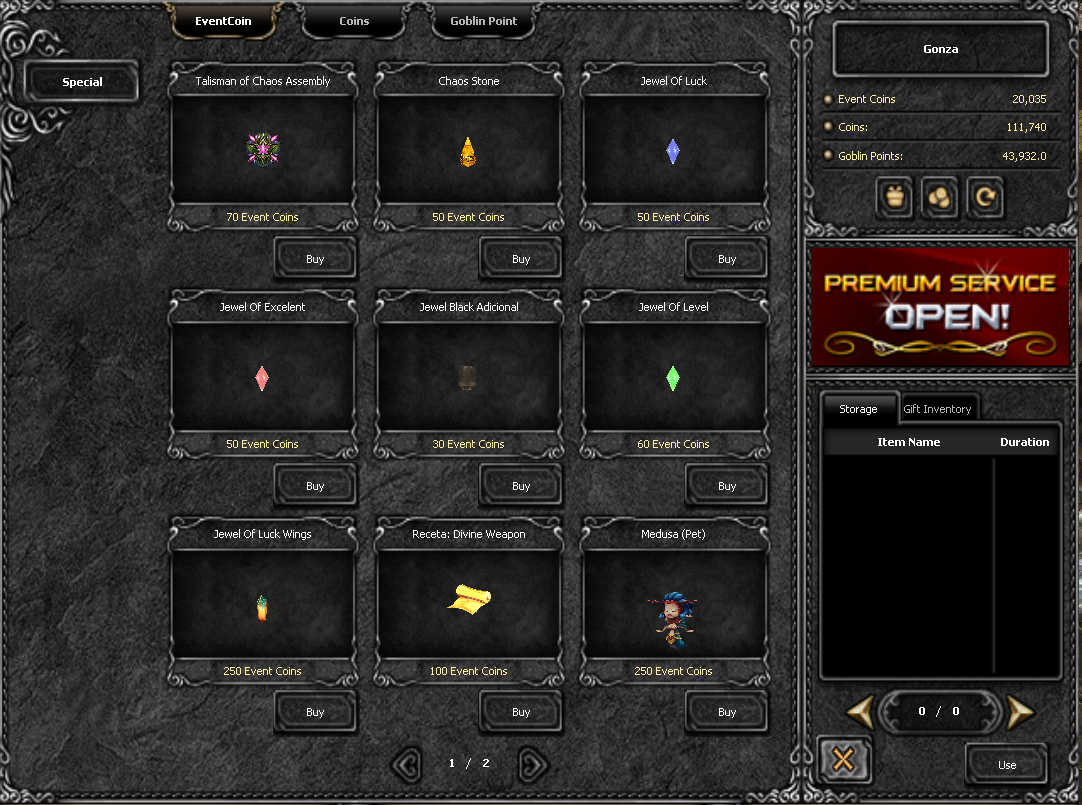The width and height of the screenshot is (1082, 805).
Task: Click the Use button
Action: pos(1006,764)
